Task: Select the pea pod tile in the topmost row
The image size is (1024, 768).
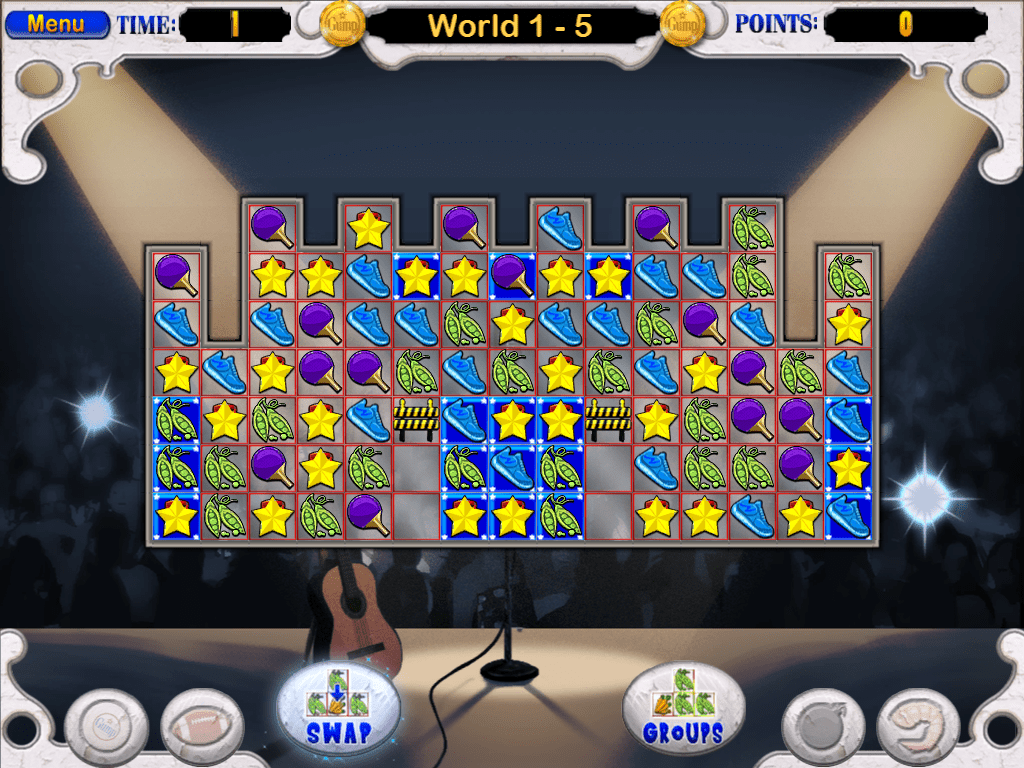Action: click(x=752, y=228)
